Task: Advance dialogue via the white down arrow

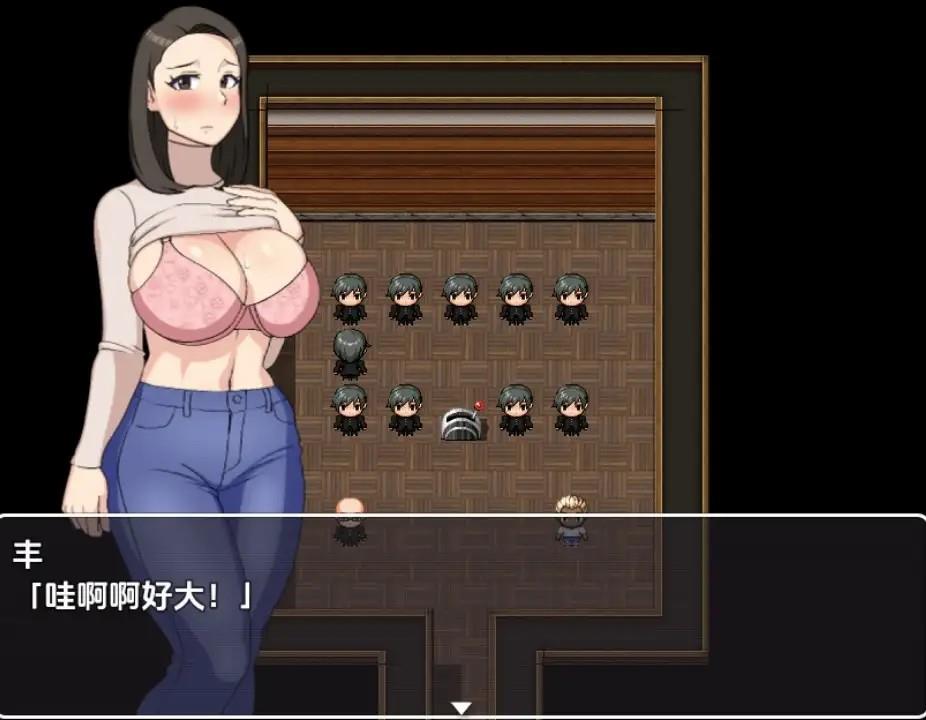Action: [461, 708]
